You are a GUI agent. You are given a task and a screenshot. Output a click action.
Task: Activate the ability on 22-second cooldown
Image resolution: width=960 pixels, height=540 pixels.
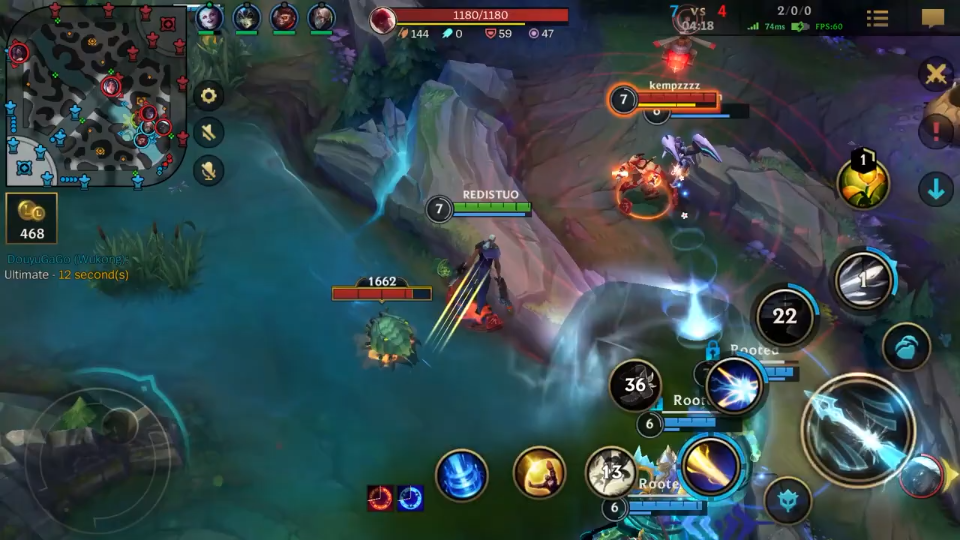point(785,317)
